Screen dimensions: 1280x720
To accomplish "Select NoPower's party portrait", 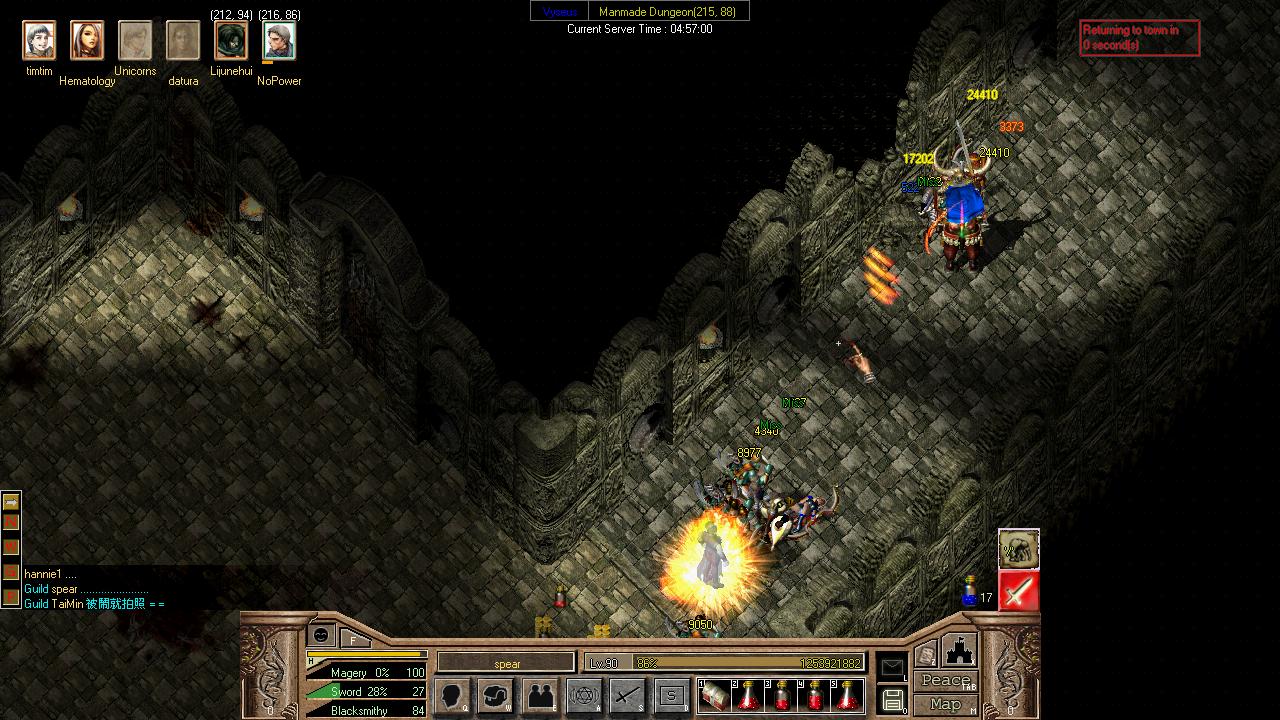I will coord(279,41).
